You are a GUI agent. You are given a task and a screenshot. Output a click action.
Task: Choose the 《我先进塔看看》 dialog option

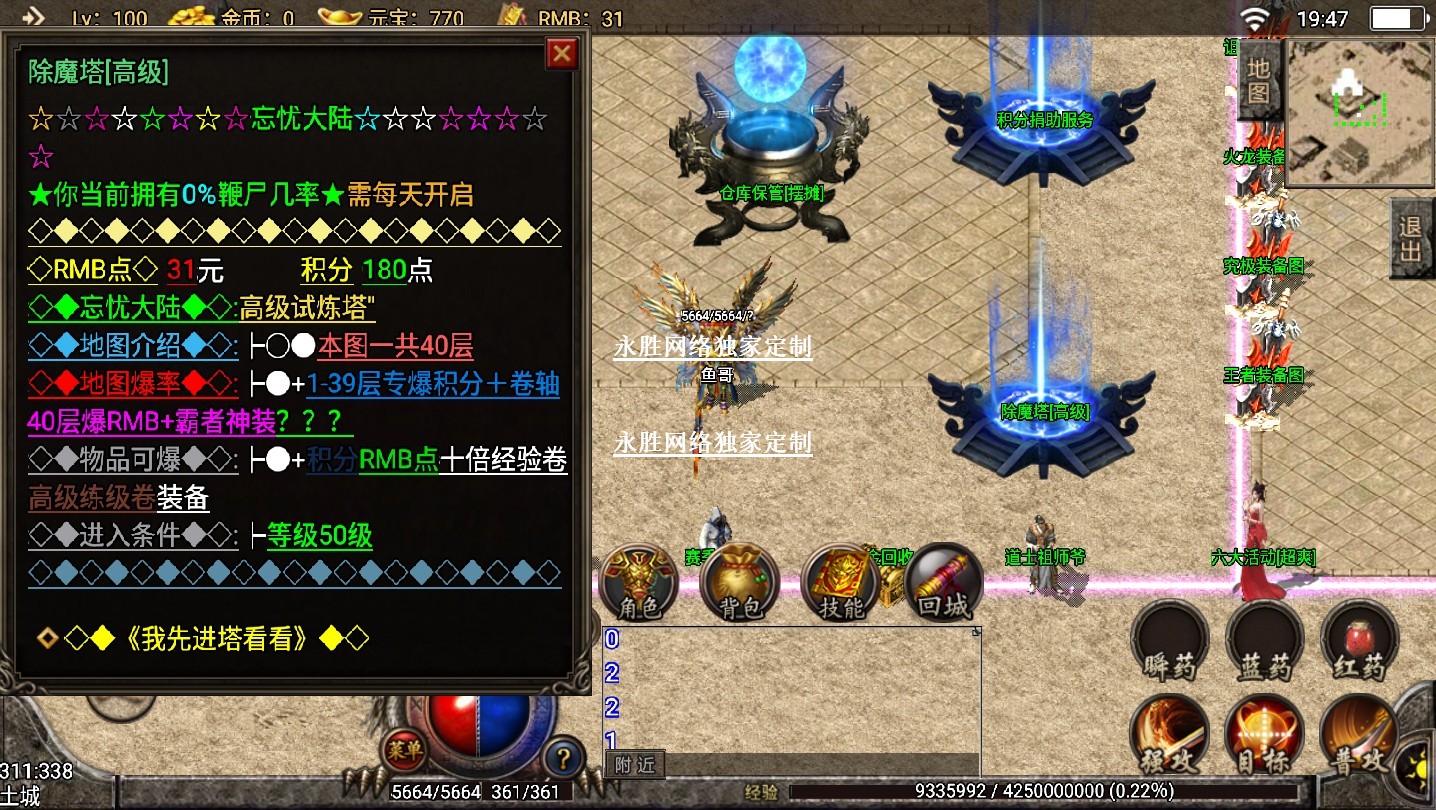(x=217, y=638)
